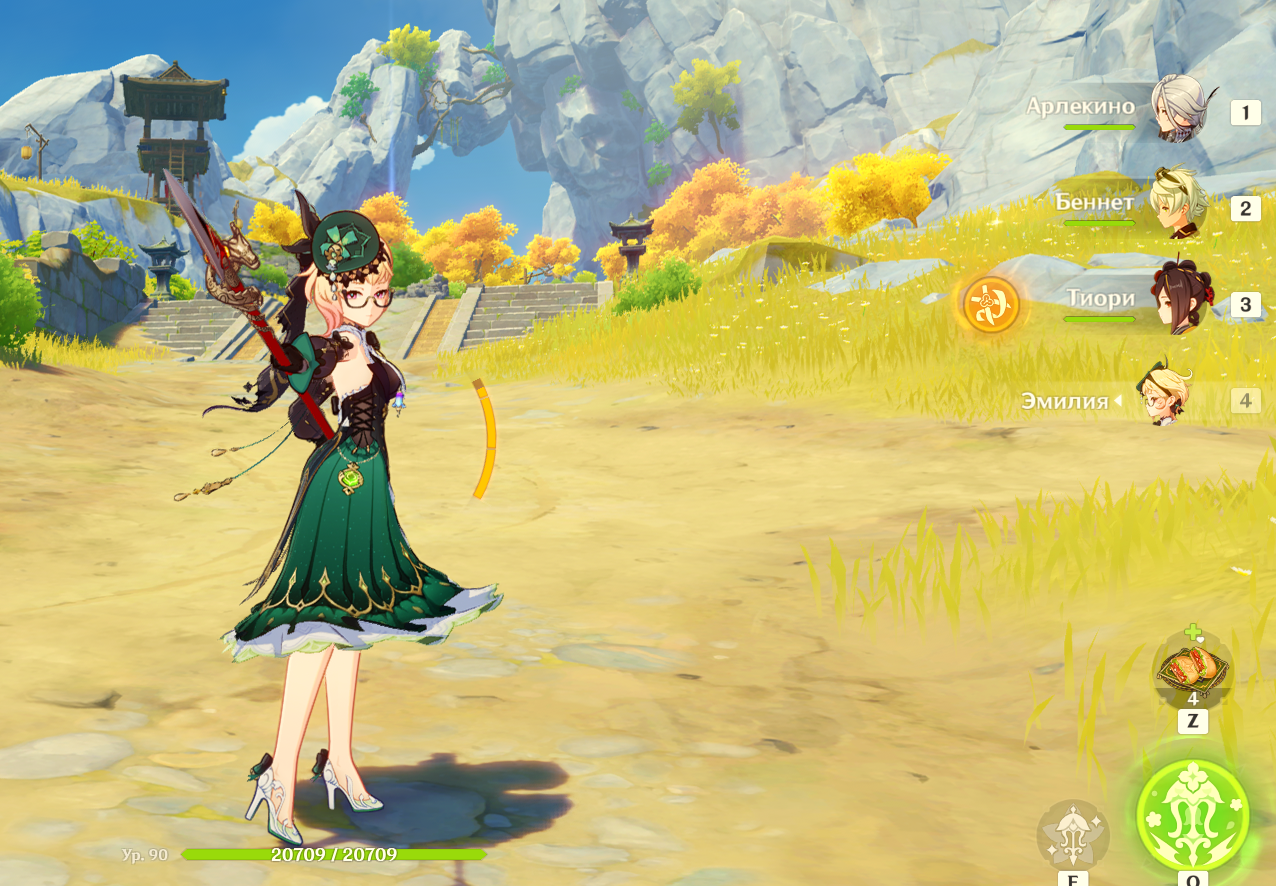
Task: Switch to party member Беннет
Action: click(x=1177, y=206)
